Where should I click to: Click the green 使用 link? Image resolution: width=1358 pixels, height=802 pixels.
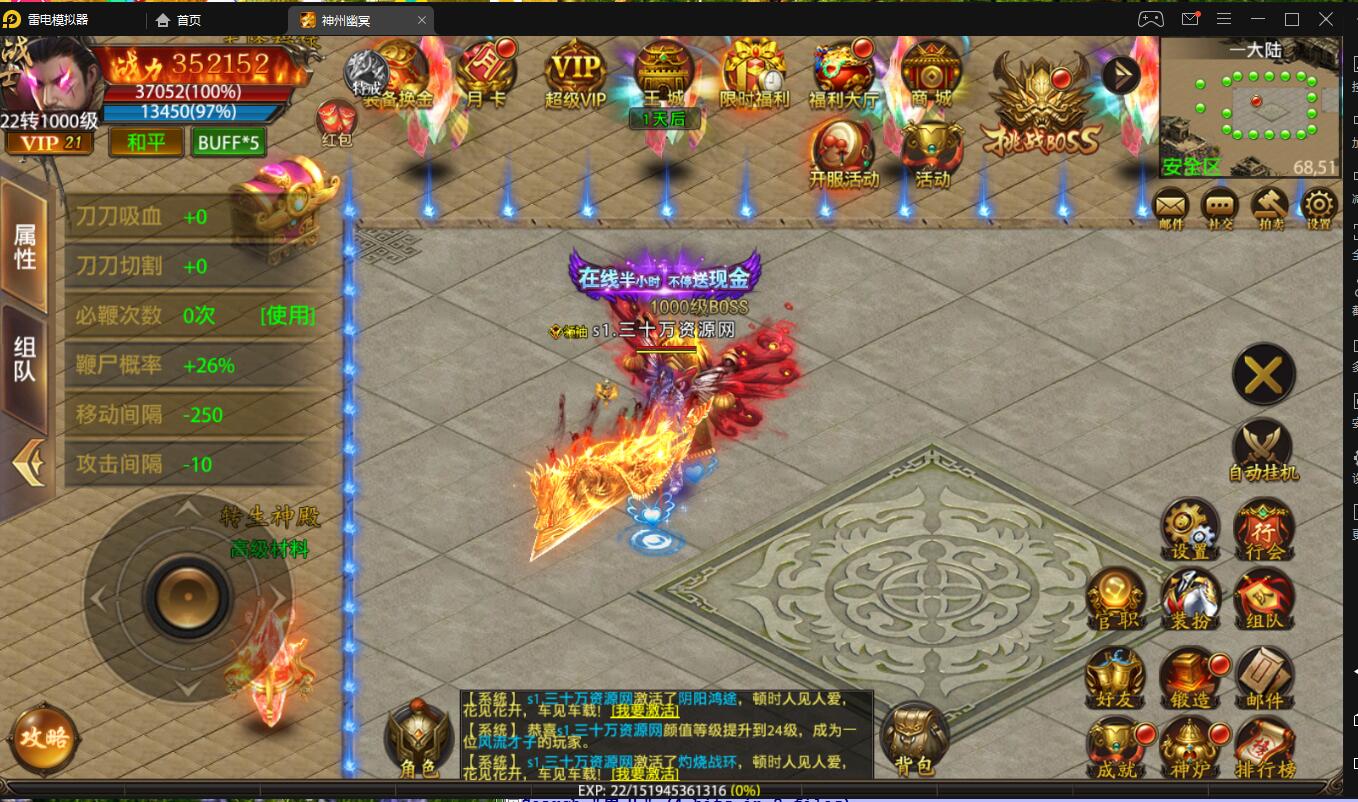pos(287,315)
